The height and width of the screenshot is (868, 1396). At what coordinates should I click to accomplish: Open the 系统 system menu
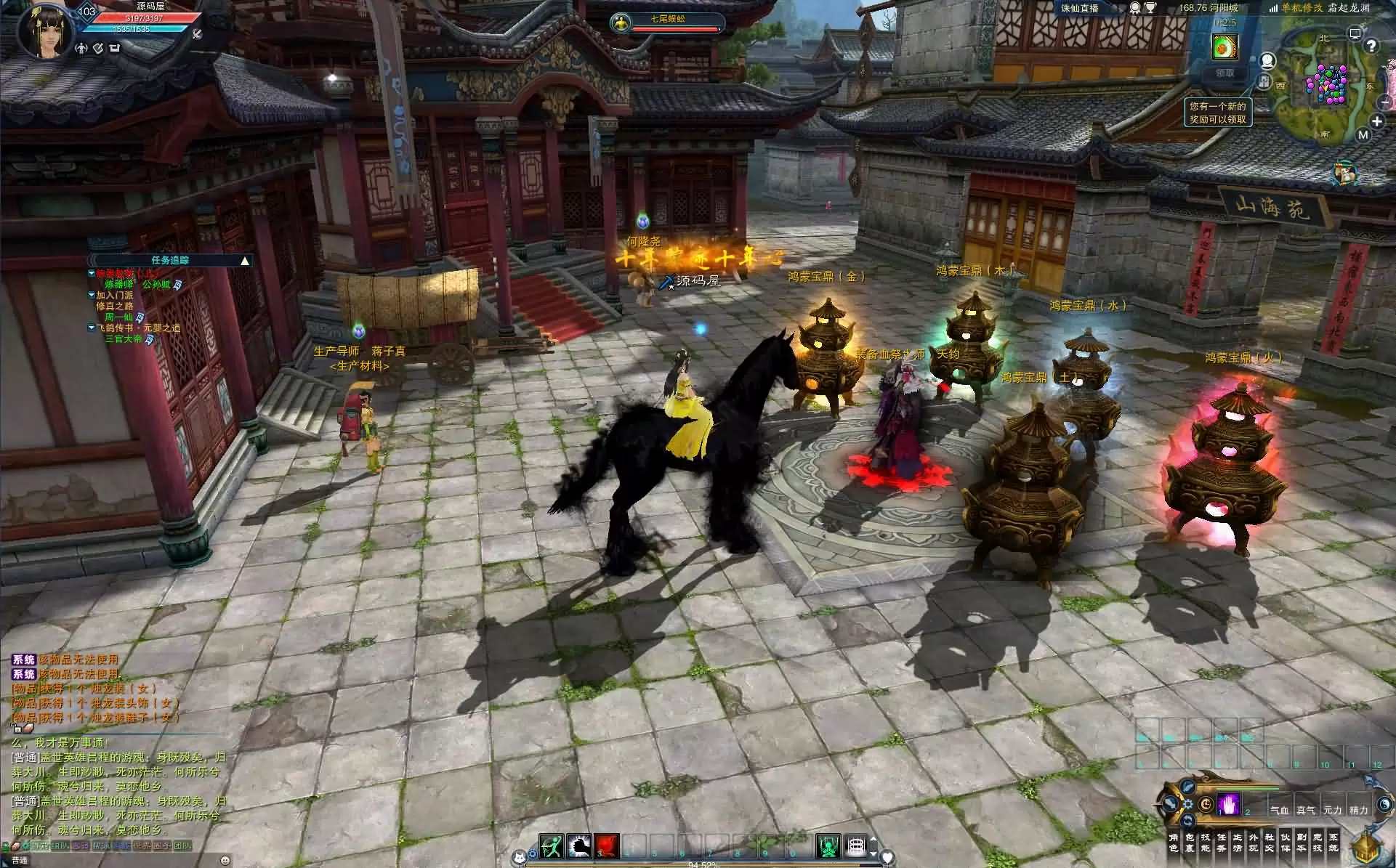(x=1333, y=843)
